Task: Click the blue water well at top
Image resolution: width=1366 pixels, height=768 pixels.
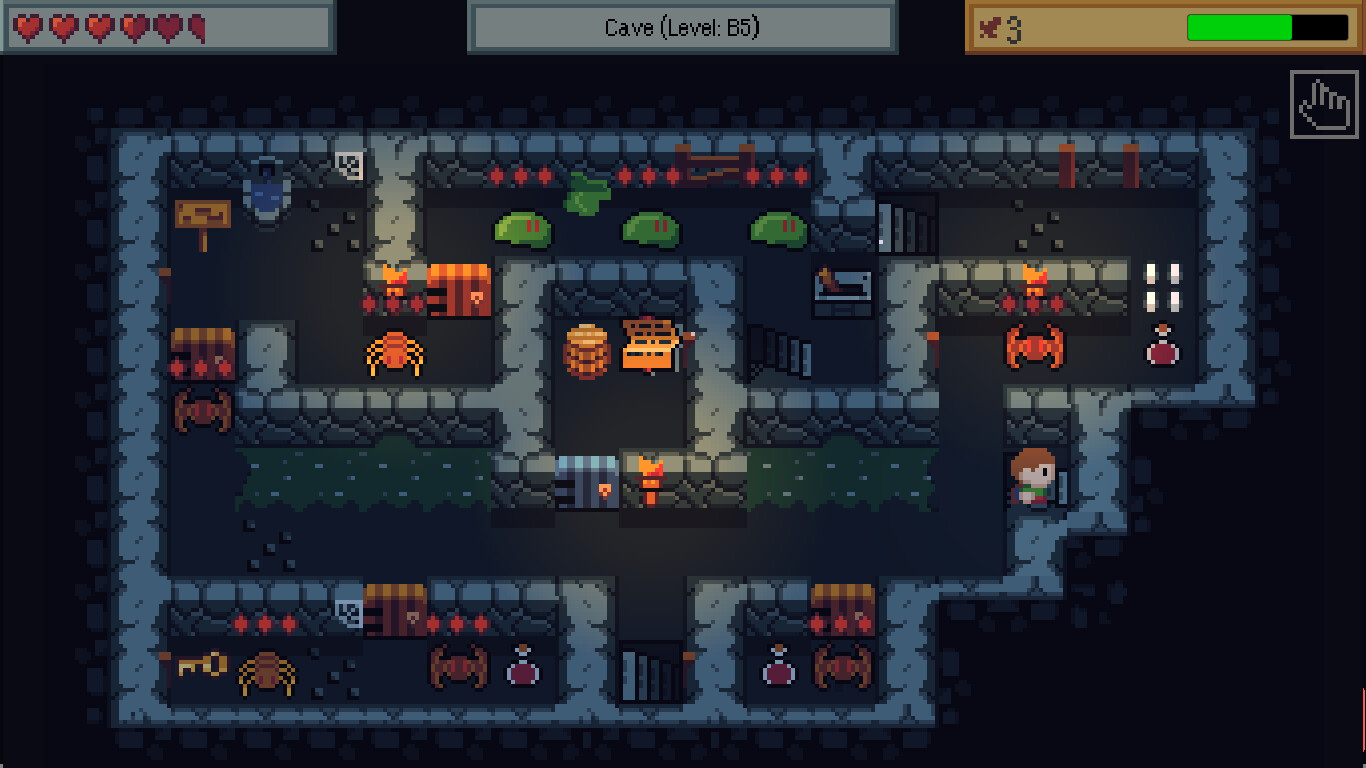Action: pos(266,195)
